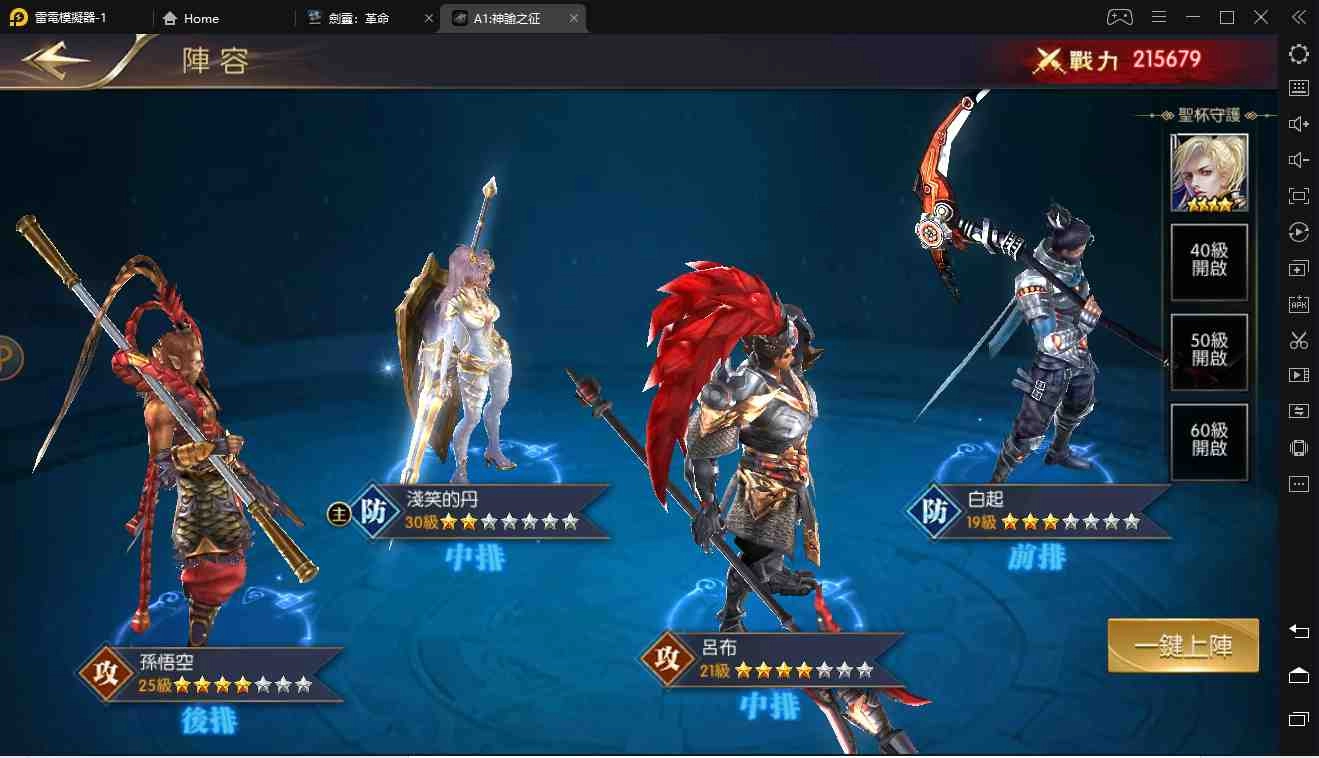Open the gamepad controller settings in title bar
This screenshot has height=758, width=1319.
pyautogui.click(x=1120, y=17)
